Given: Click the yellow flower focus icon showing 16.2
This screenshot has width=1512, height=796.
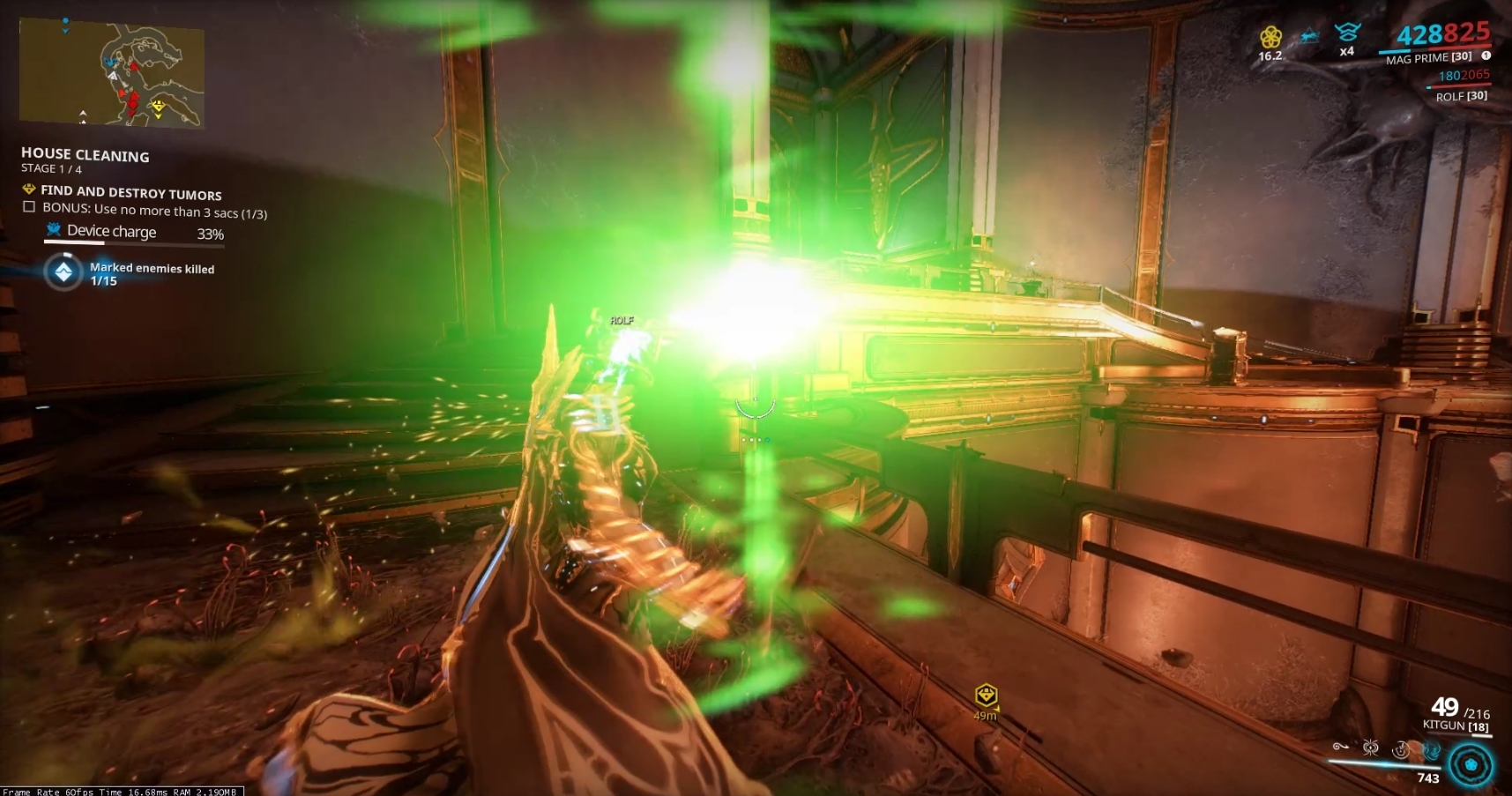Looking at the screenshot, I should tap(1271, 36).
